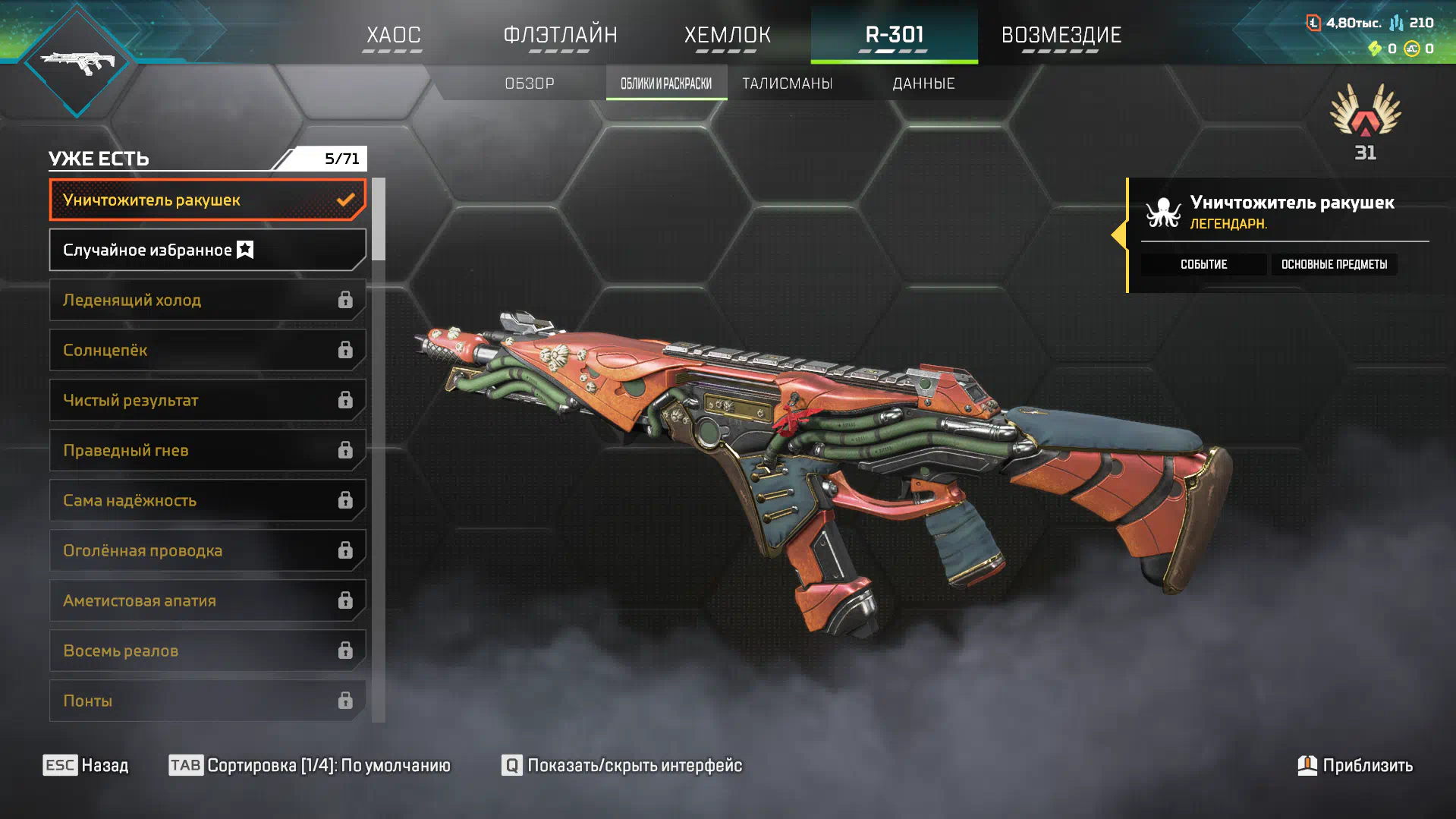
Task: Open the ОБЗОР sub-tab
Action: click(530, 83)
